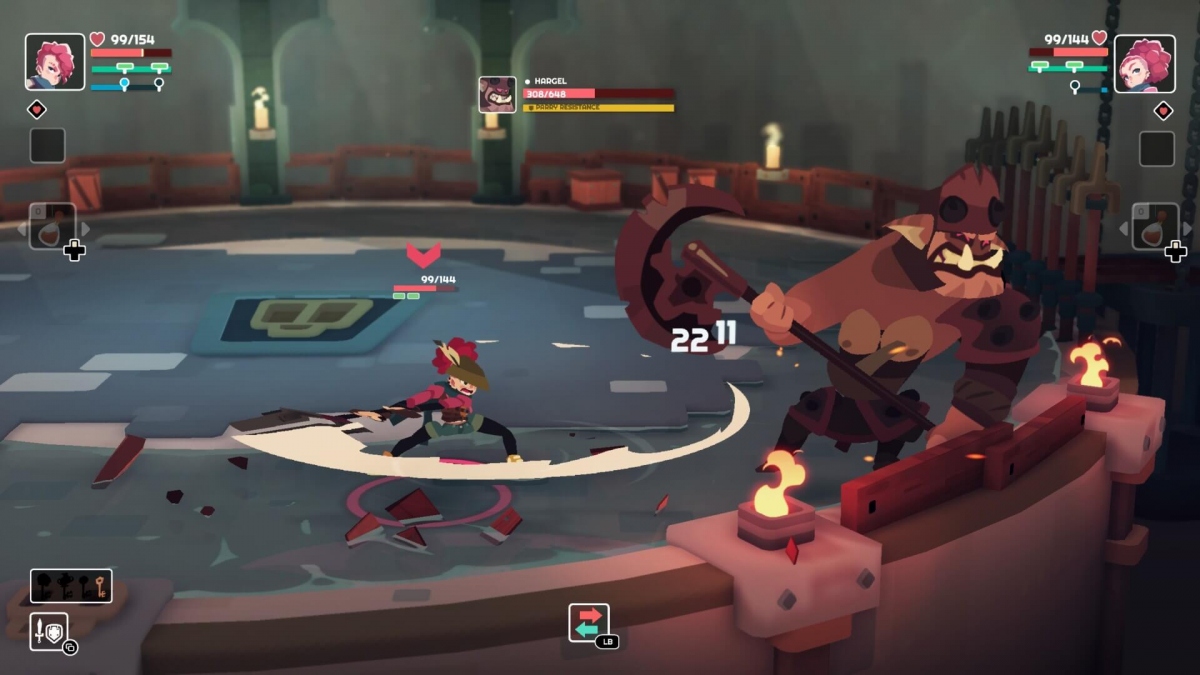Toggle the sword and shield loadout icon
This screenshot has width=1200, height=675.
pos(49,631)
